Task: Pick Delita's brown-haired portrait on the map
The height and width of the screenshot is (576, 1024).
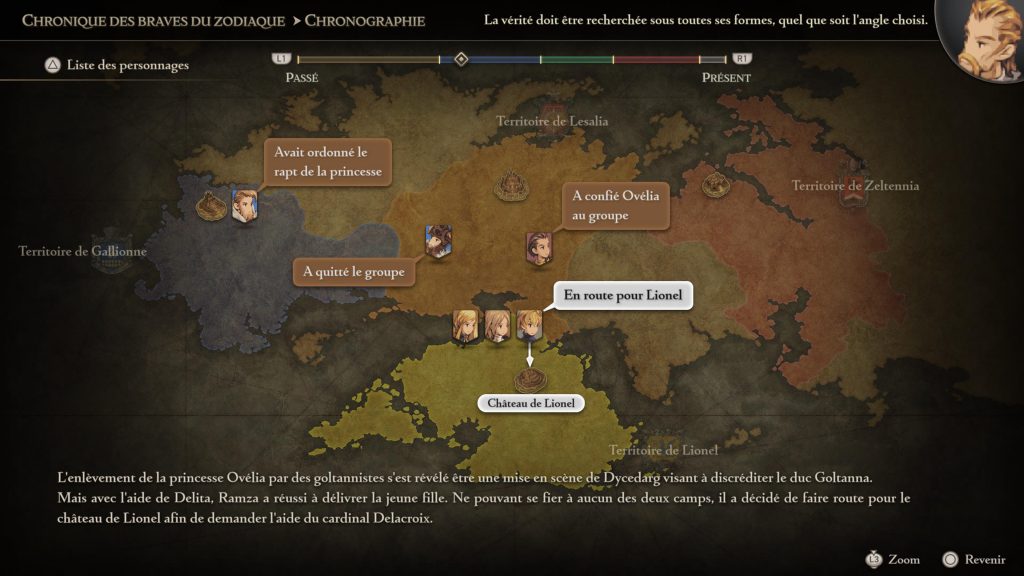Action: pyautogui.click(x=538, y=249)
